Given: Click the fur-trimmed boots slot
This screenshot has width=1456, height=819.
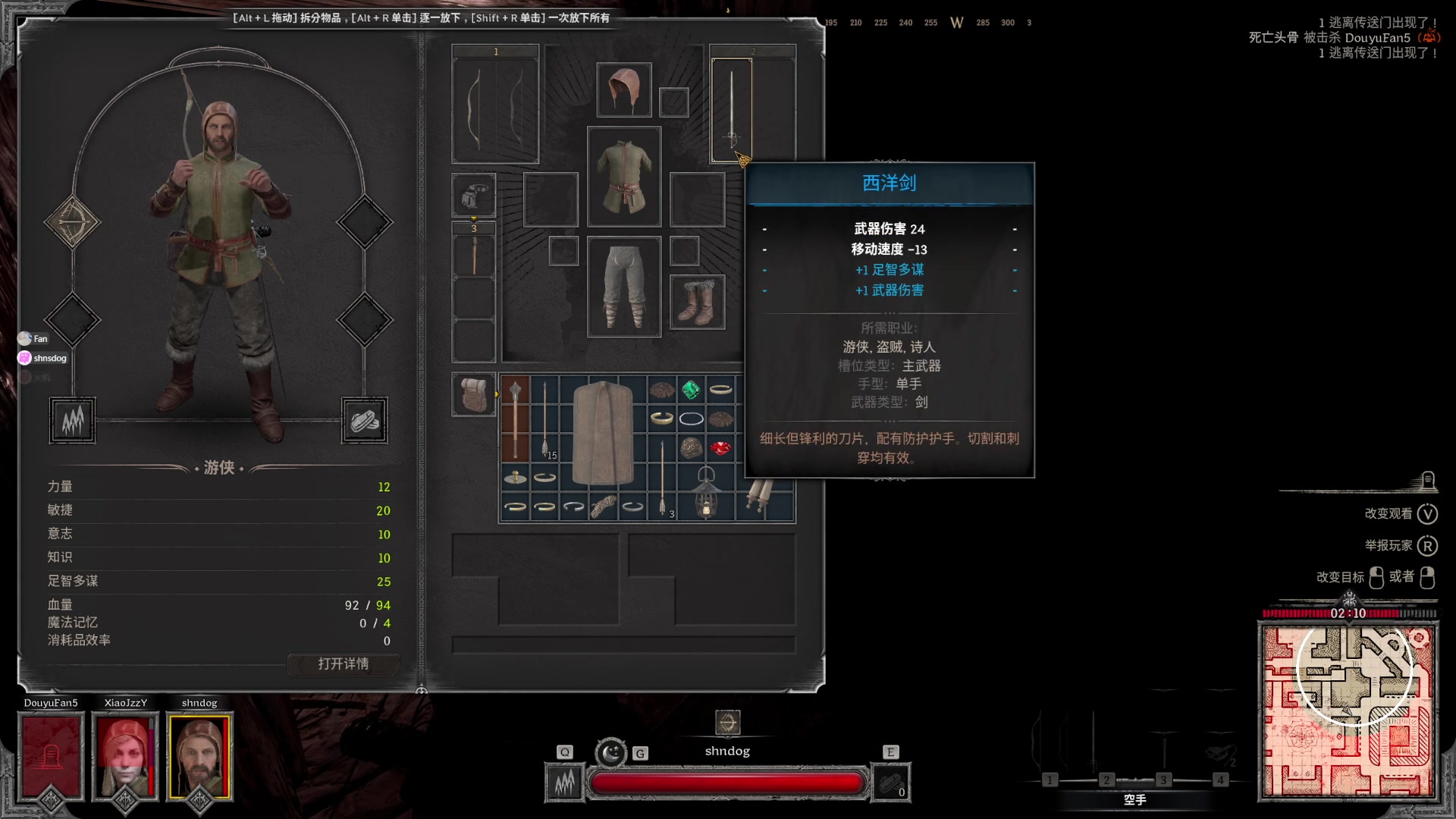Looking at the screenshot, I should click(697, 302).
